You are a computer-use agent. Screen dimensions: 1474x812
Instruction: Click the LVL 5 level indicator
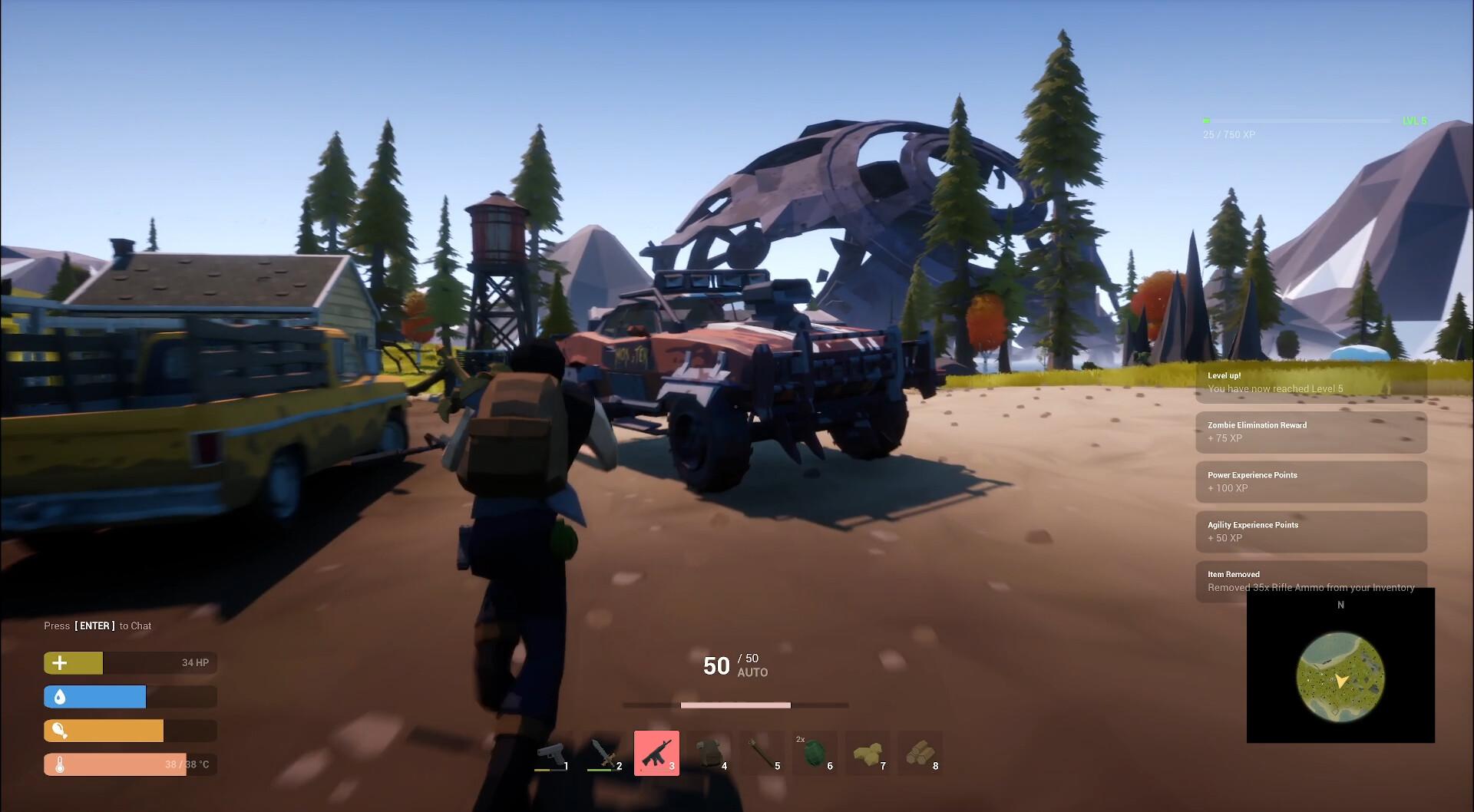[x=1415, y=120]
